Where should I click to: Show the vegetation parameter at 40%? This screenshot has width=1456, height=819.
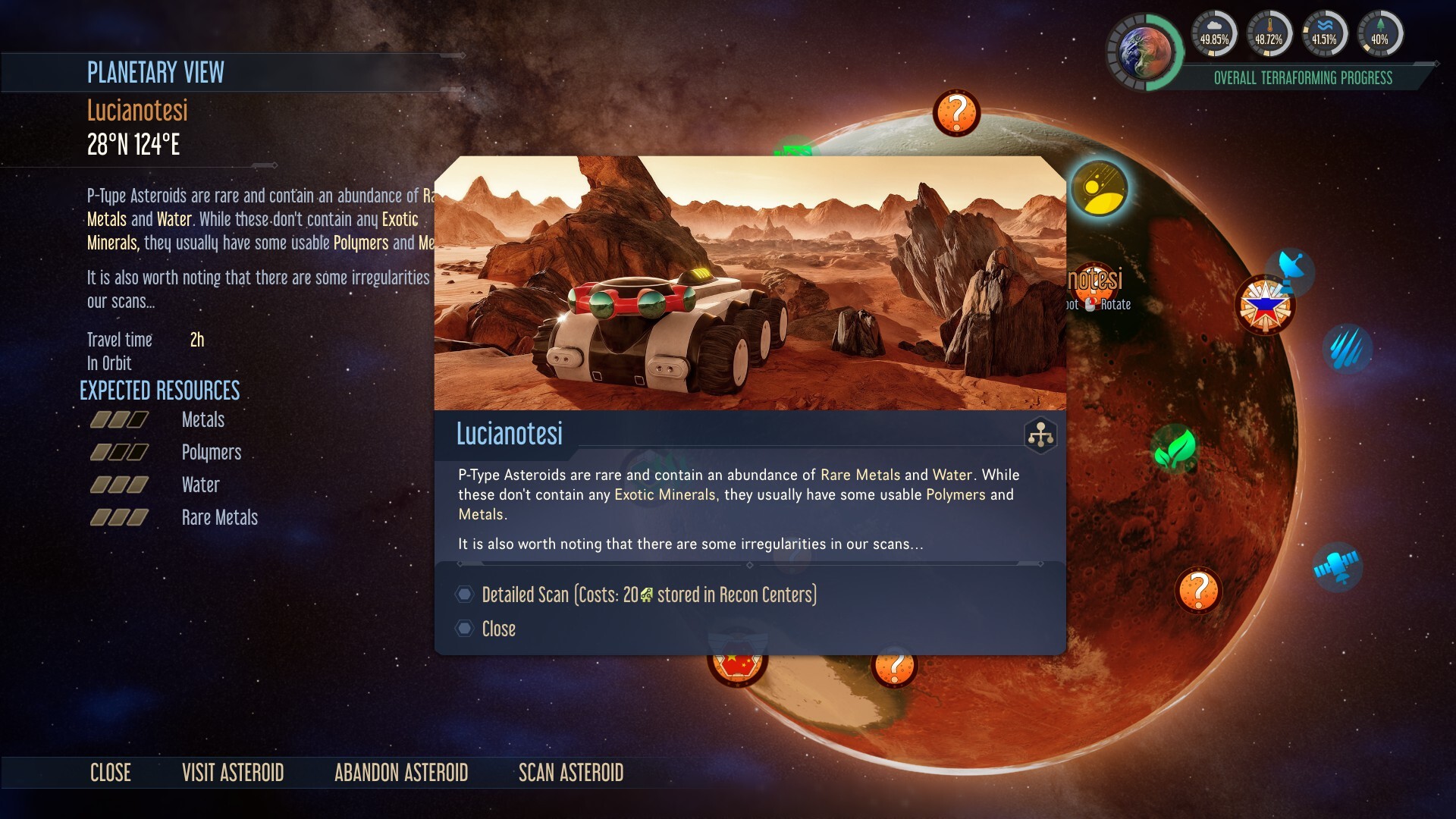[x=1379, y=35]
